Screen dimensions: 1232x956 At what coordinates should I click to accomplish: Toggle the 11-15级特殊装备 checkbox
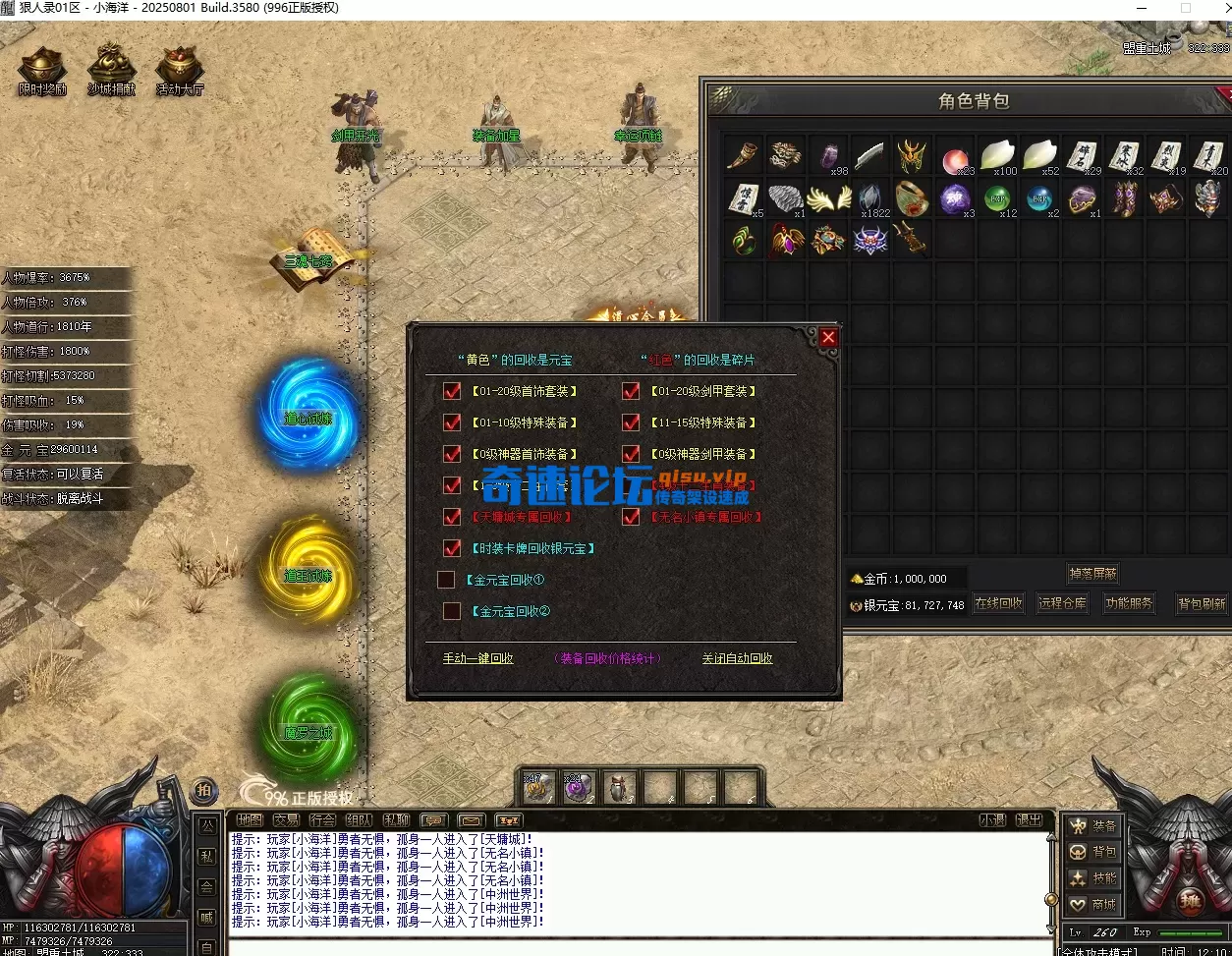coord(631,422)
